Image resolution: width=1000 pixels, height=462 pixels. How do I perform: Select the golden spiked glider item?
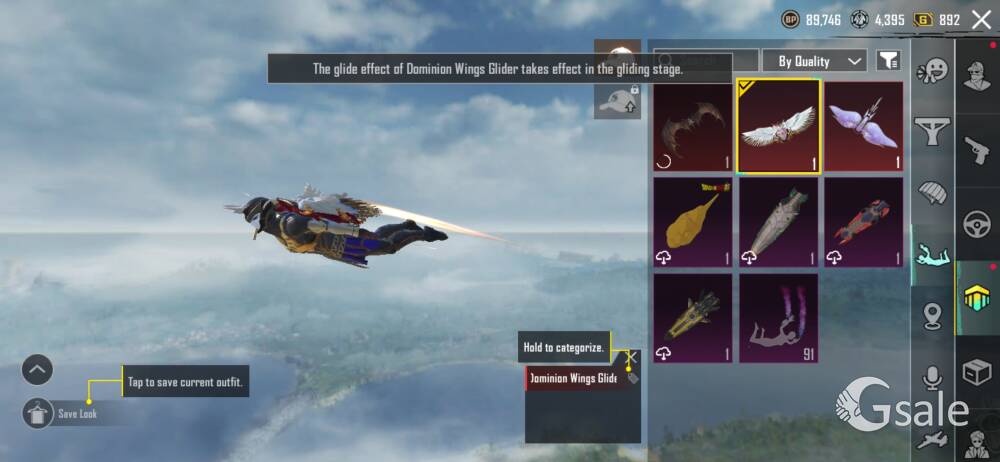point(692,318)
